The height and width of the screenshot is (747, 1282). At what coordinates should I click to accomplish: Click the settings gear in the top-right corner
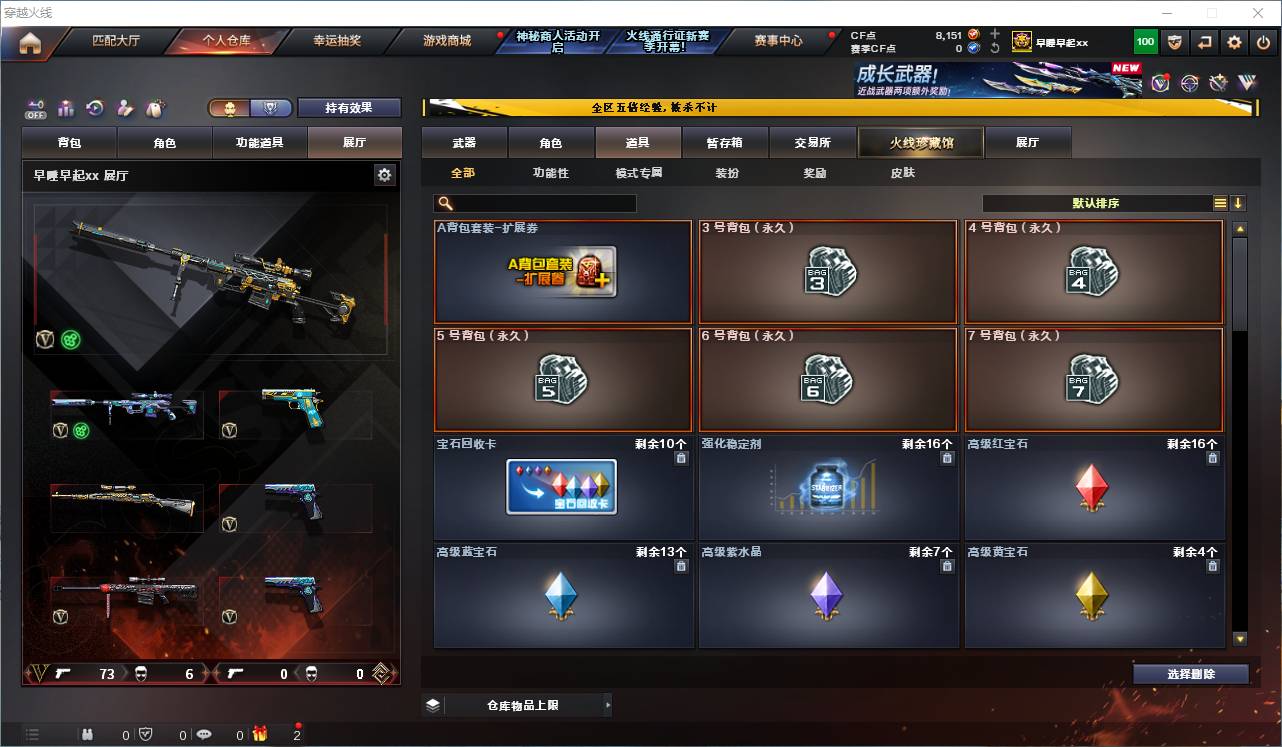1234,41
